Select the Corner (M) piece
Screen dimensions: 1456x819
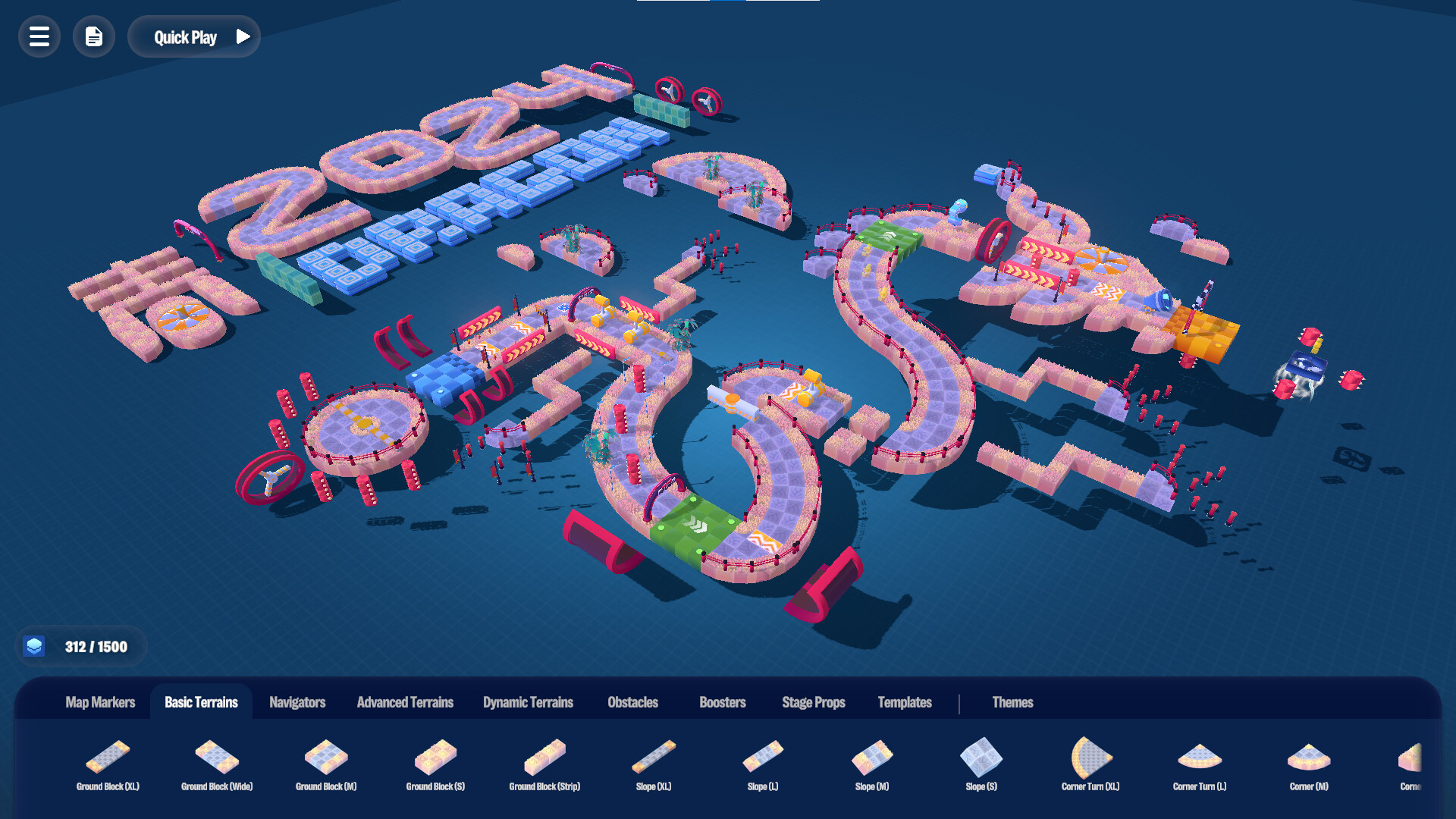(1309, 758)
